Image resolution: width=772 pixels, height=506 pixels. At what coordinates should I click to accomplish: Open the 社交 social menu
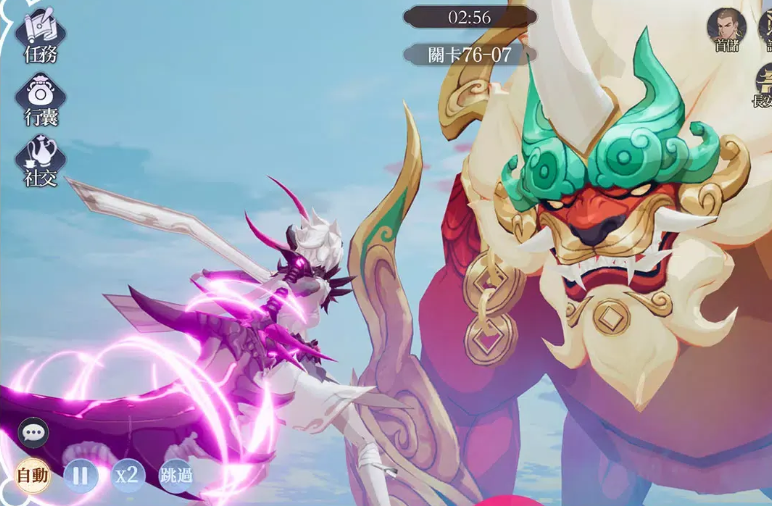(41, 160)
